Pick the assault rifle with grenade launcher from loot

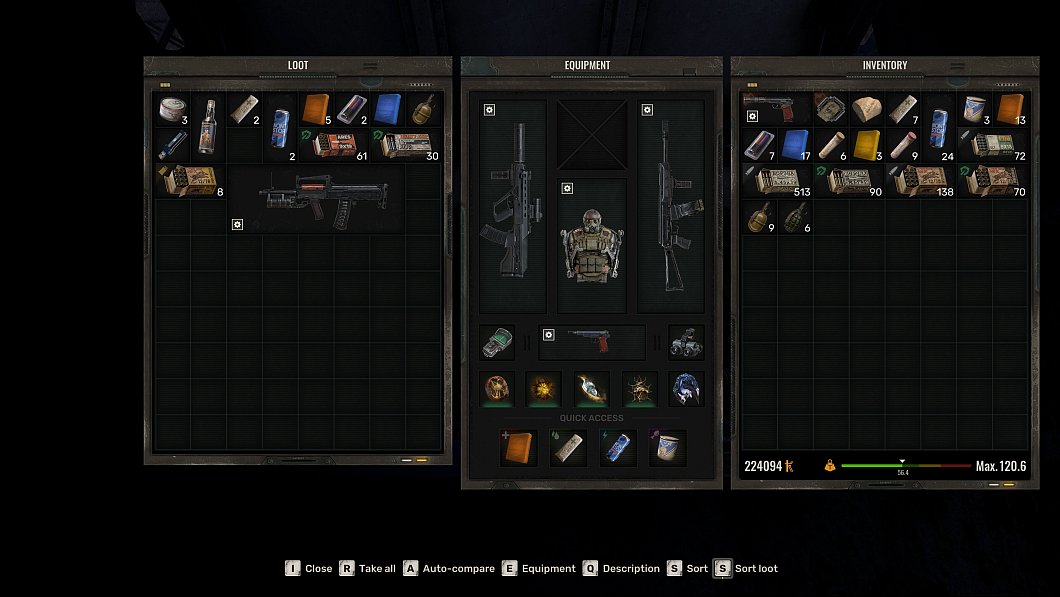[x=316, y=199]
